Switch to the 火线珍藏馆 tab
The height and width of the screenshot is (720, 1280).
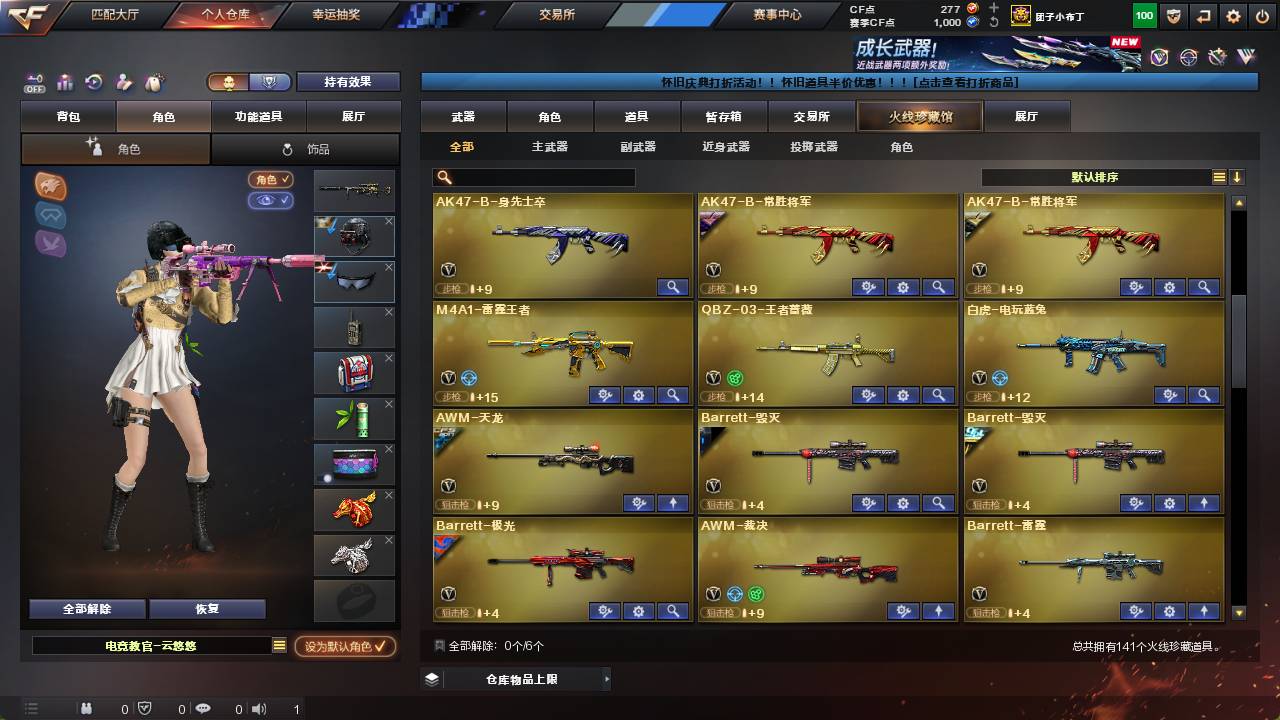click(917, 117)
